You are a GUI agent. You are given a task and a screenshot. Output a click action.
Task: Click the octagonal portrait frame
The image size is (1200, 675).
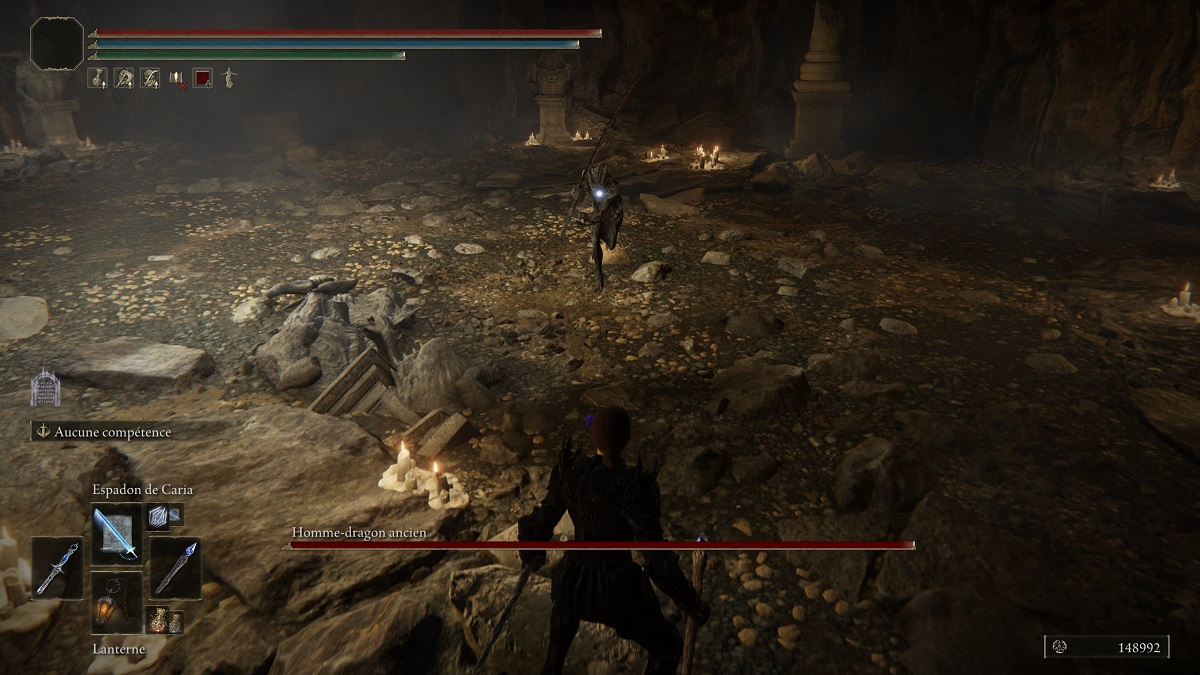[x=57, y=43]
